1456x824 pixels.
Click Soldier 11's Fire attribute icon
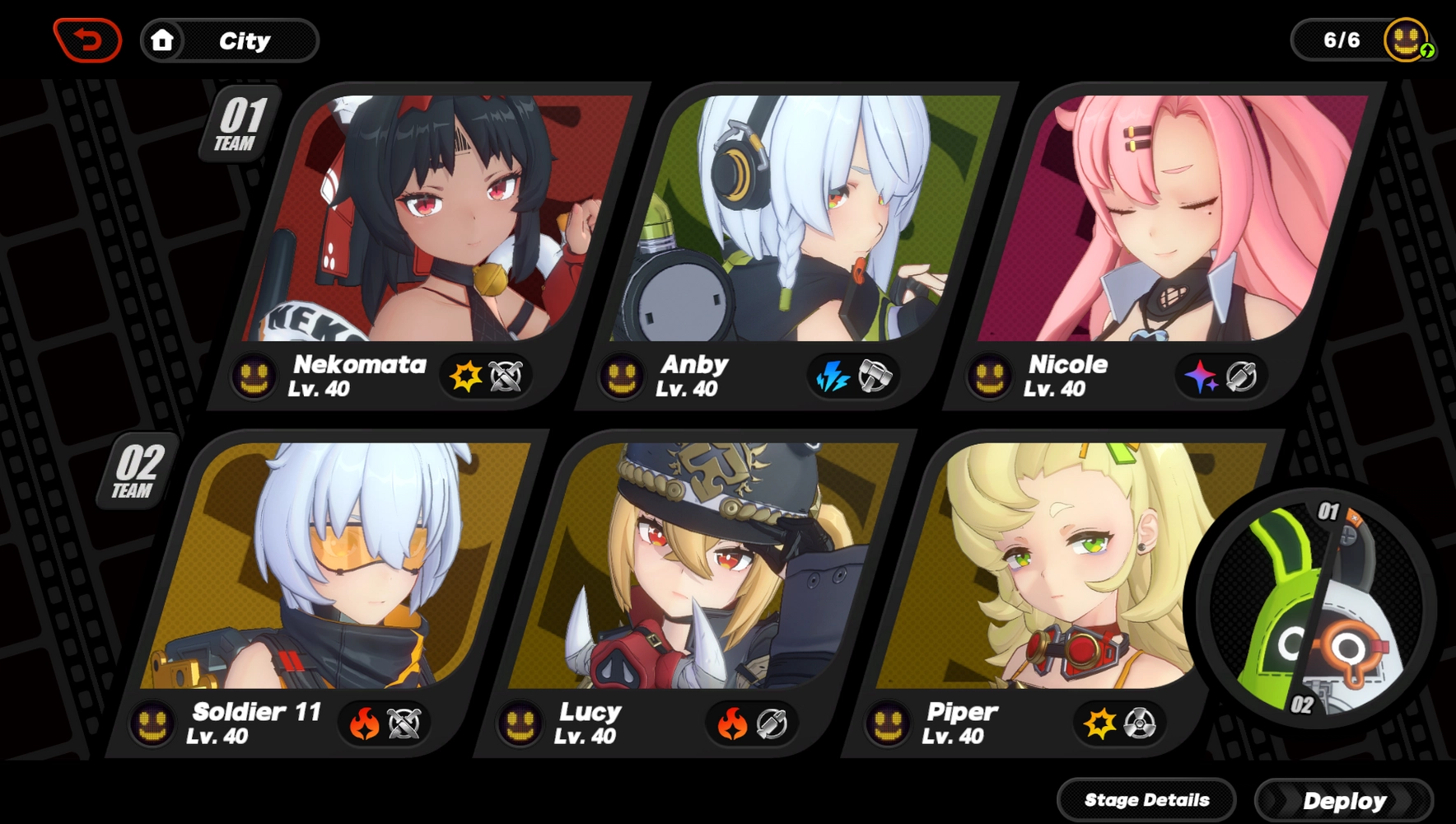[362, 723]
